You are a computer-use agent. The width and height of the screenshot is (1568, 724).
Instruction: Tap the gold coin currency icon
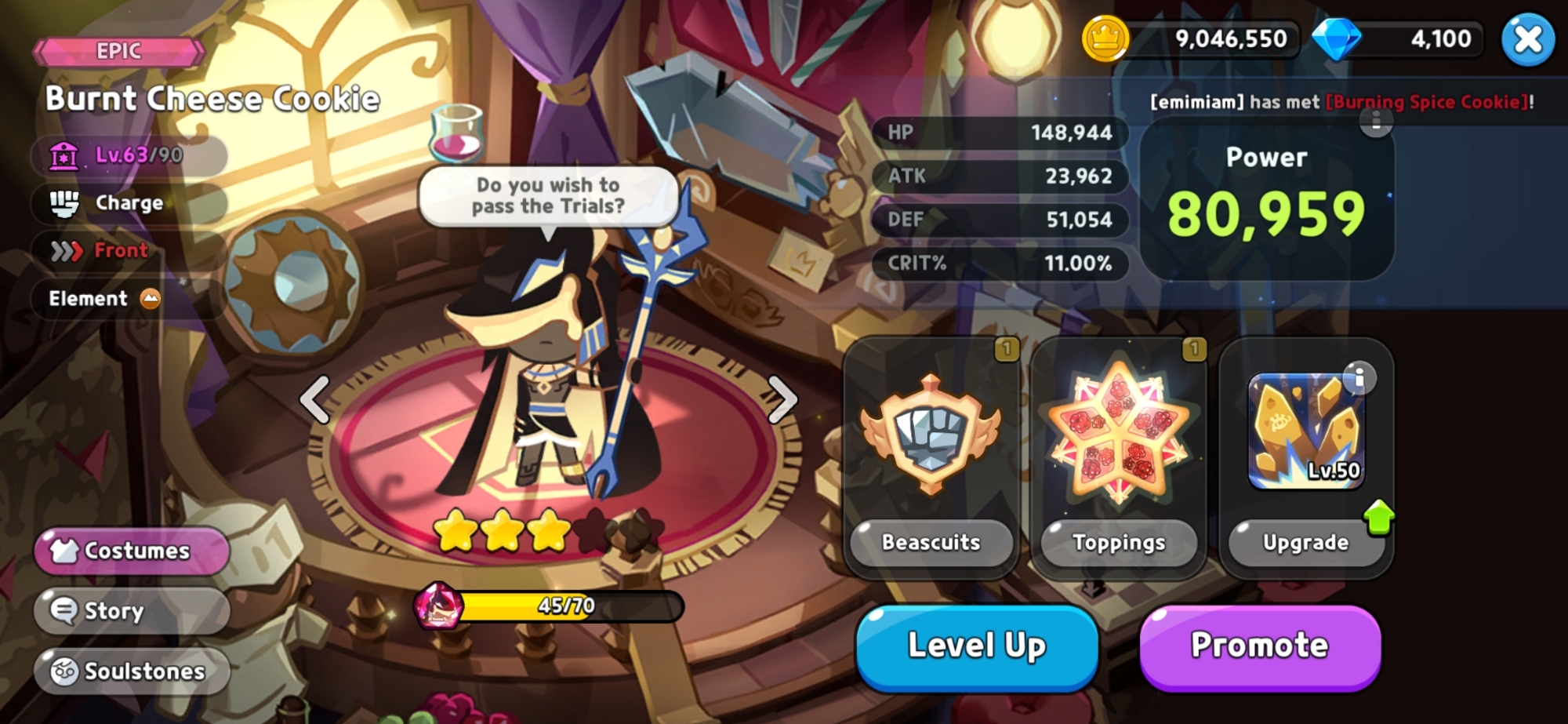click(1105, 39)
